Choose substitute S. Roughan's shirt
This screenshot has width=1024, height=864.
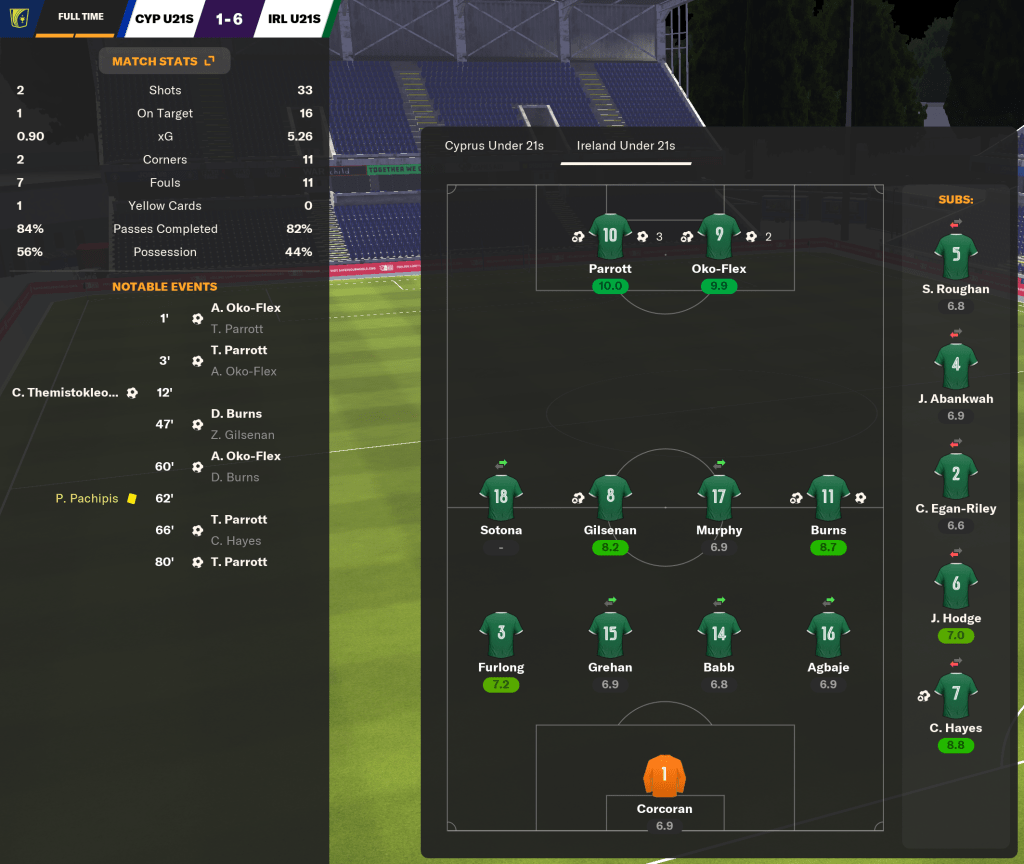(956, 256)
